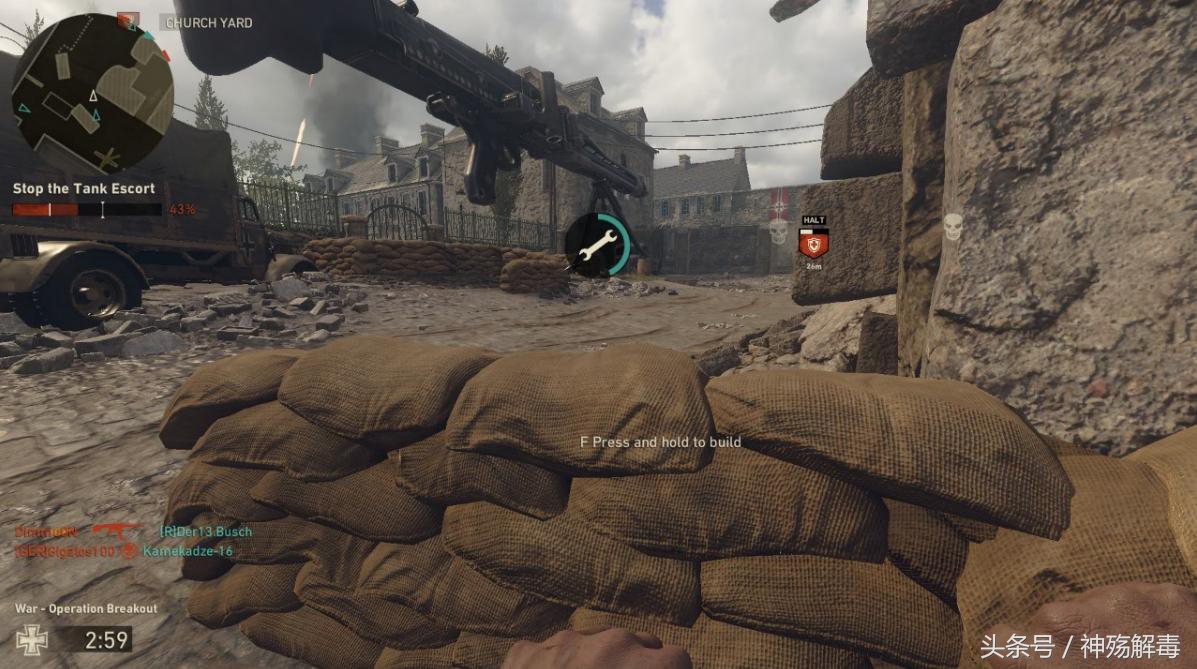Click the Church Yard location label
Image resolution: width=1197 pixels, height=669 pixels.
pyautogui.click(x=209, y=22)
